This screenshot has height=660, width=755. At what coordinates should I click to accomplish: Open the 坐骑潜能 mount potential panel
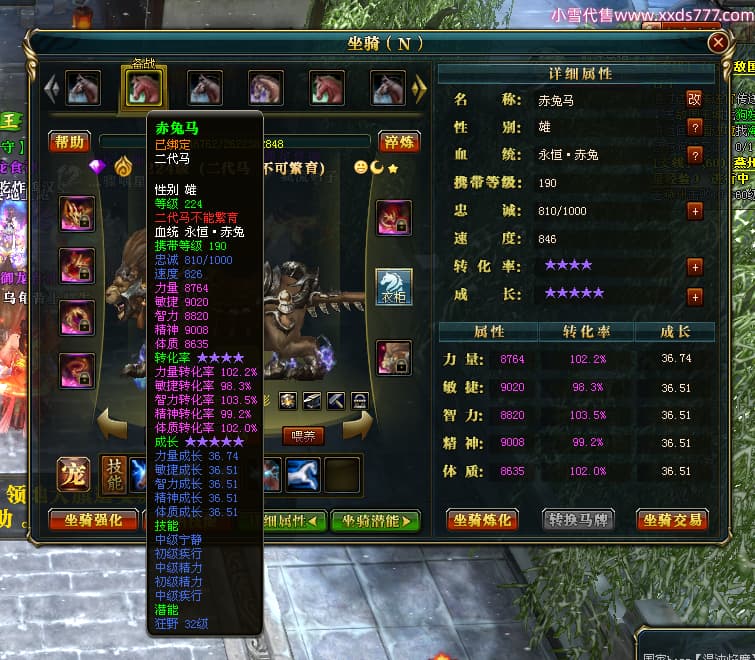point(376,520)
